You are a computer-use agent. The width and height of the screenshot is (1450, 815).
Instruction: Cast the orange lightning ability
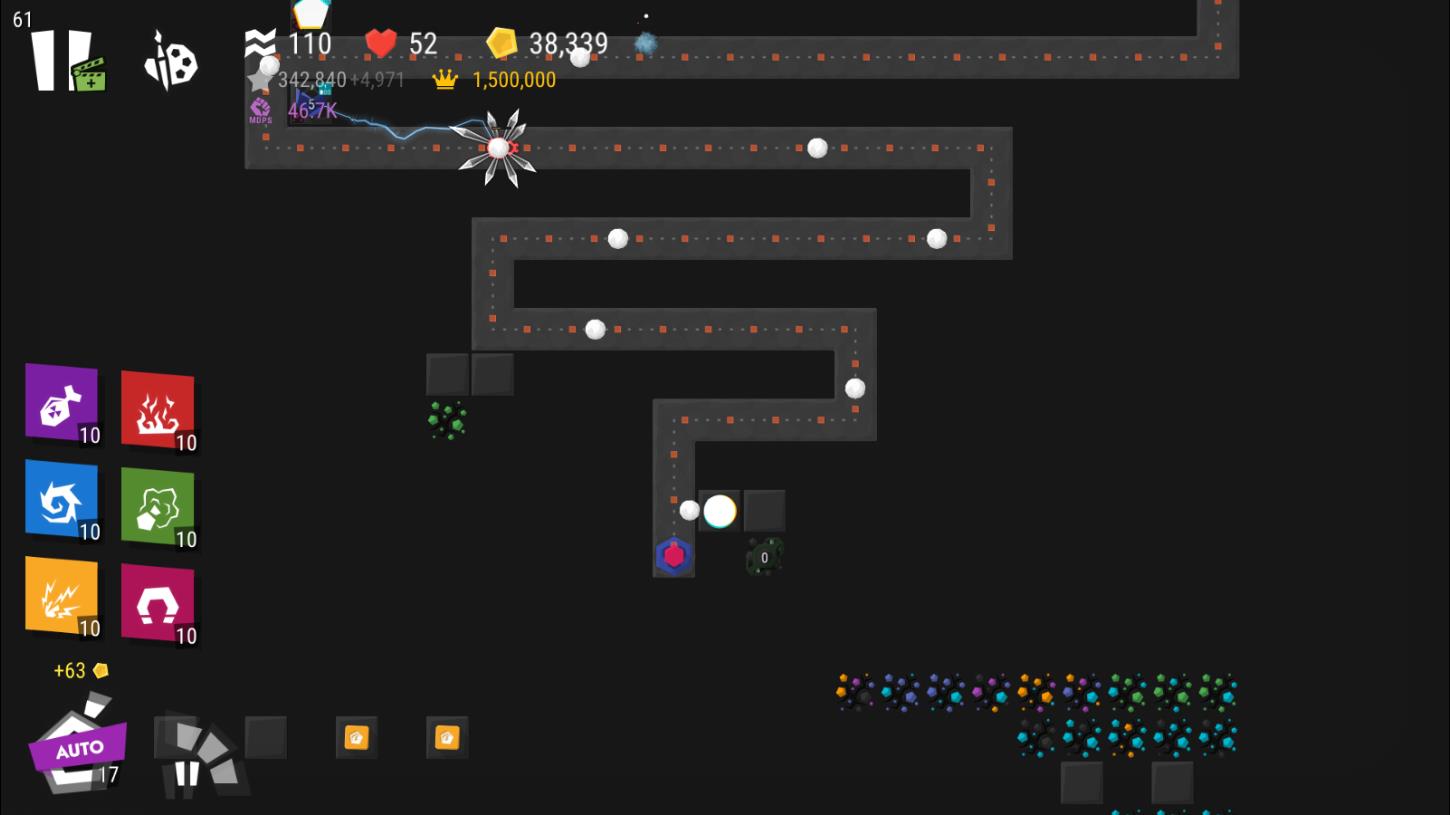coord(62,596)
